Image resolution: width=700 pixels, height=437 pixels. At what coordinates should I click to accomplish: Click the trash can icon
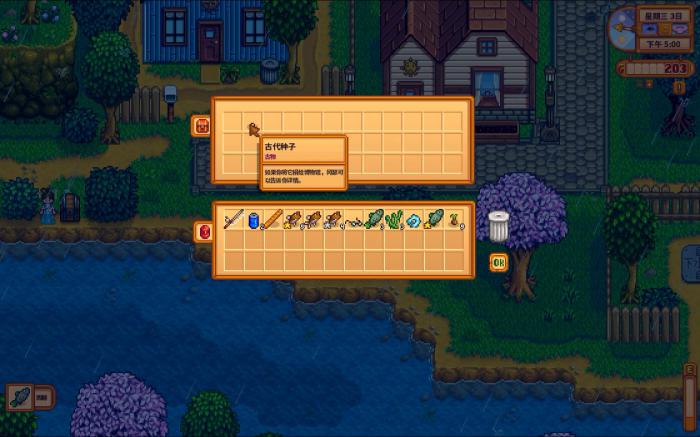tap(499, 226)
